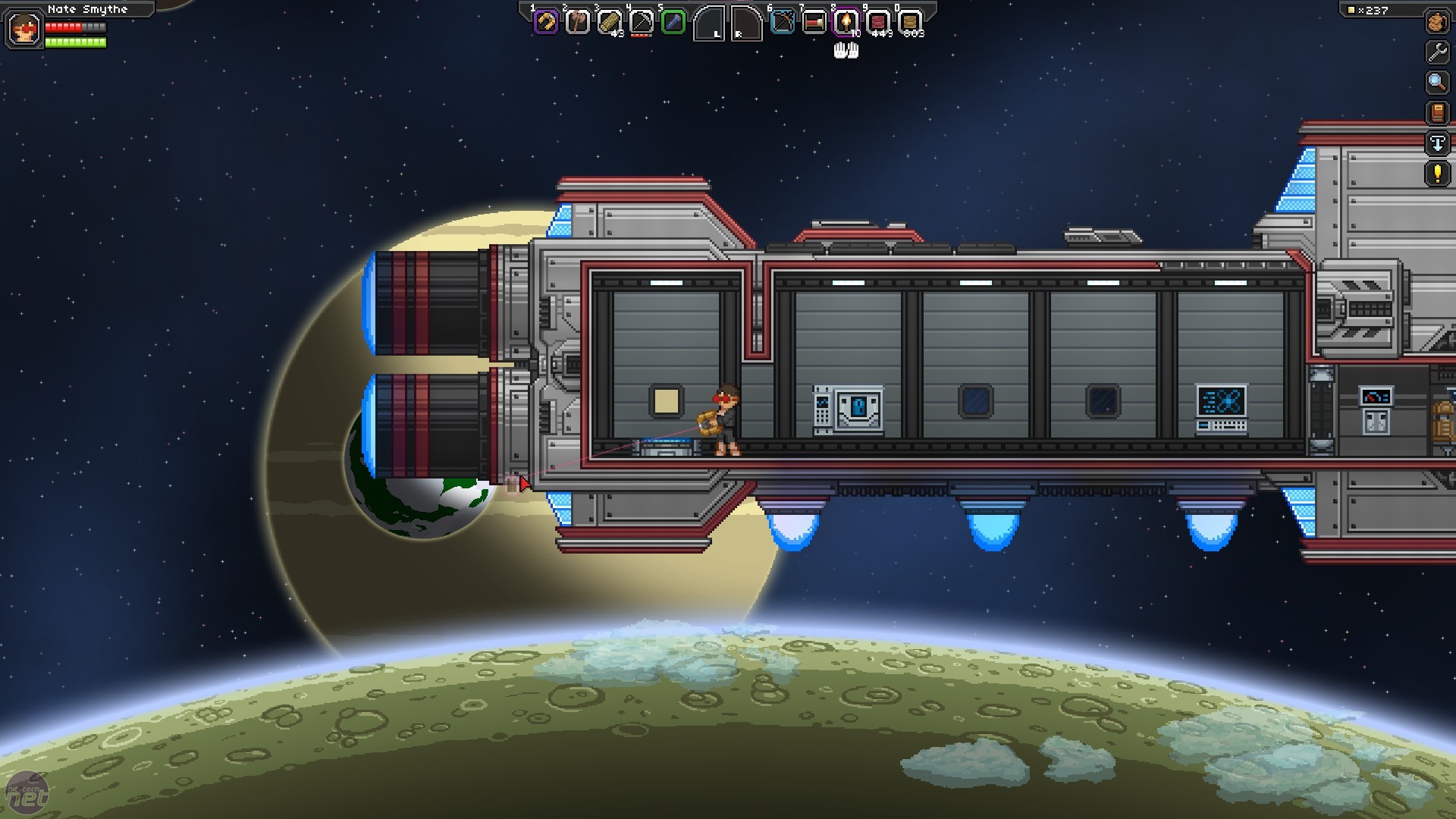Viewport: 1456px width, 819px height.
Task: Choose the bow in hotbar slot 6
Action: 782,22
